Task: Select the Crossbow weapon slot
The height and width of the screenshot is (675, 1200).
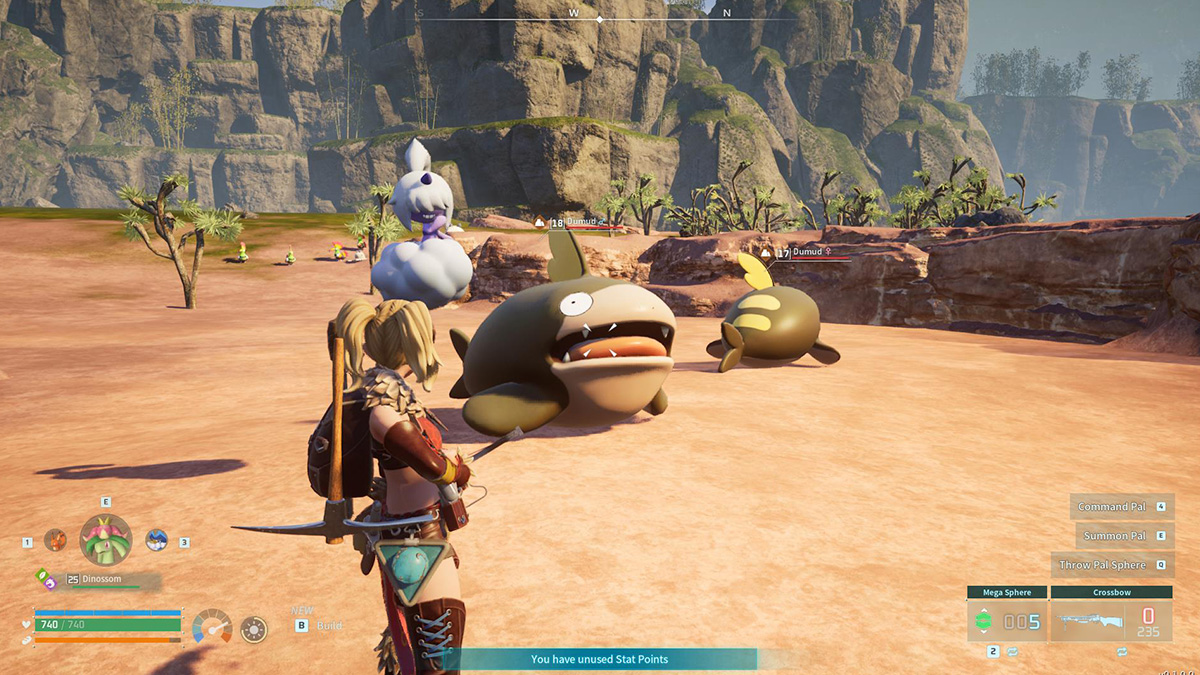Action: (x=1110, y=621)
